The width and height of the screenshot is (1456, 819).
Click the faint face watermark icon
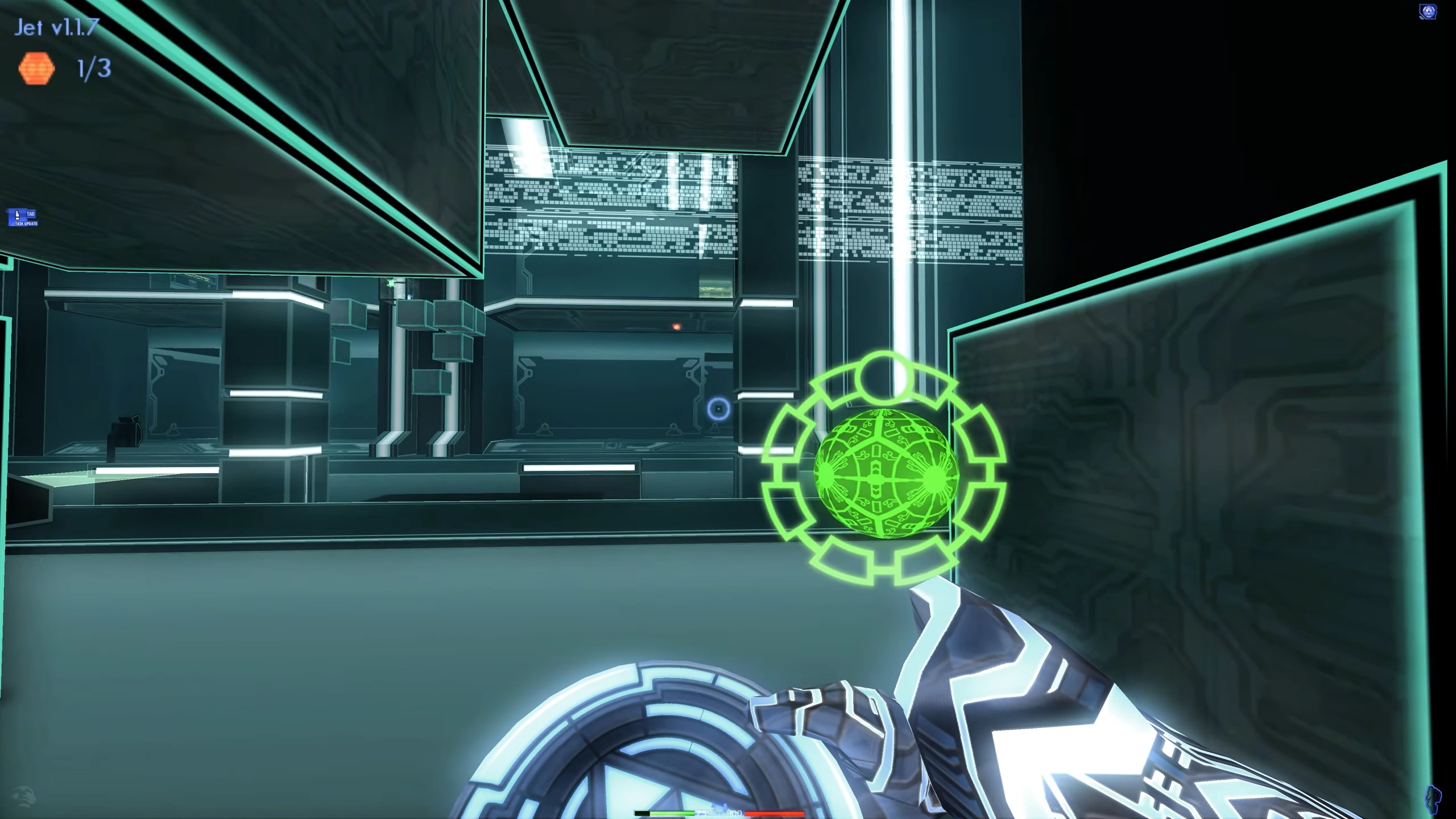pos(23,796)
